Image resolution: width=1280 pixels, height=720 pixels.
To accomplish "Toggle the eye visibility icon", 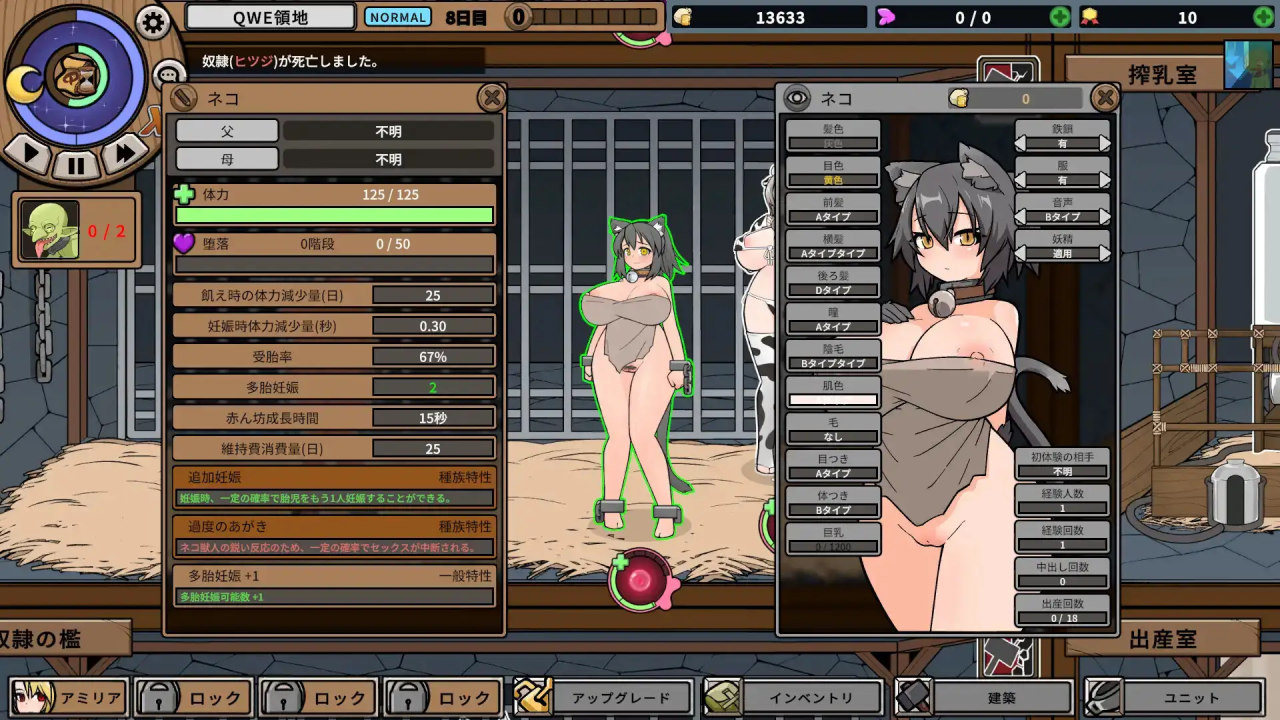I will 796,98.
